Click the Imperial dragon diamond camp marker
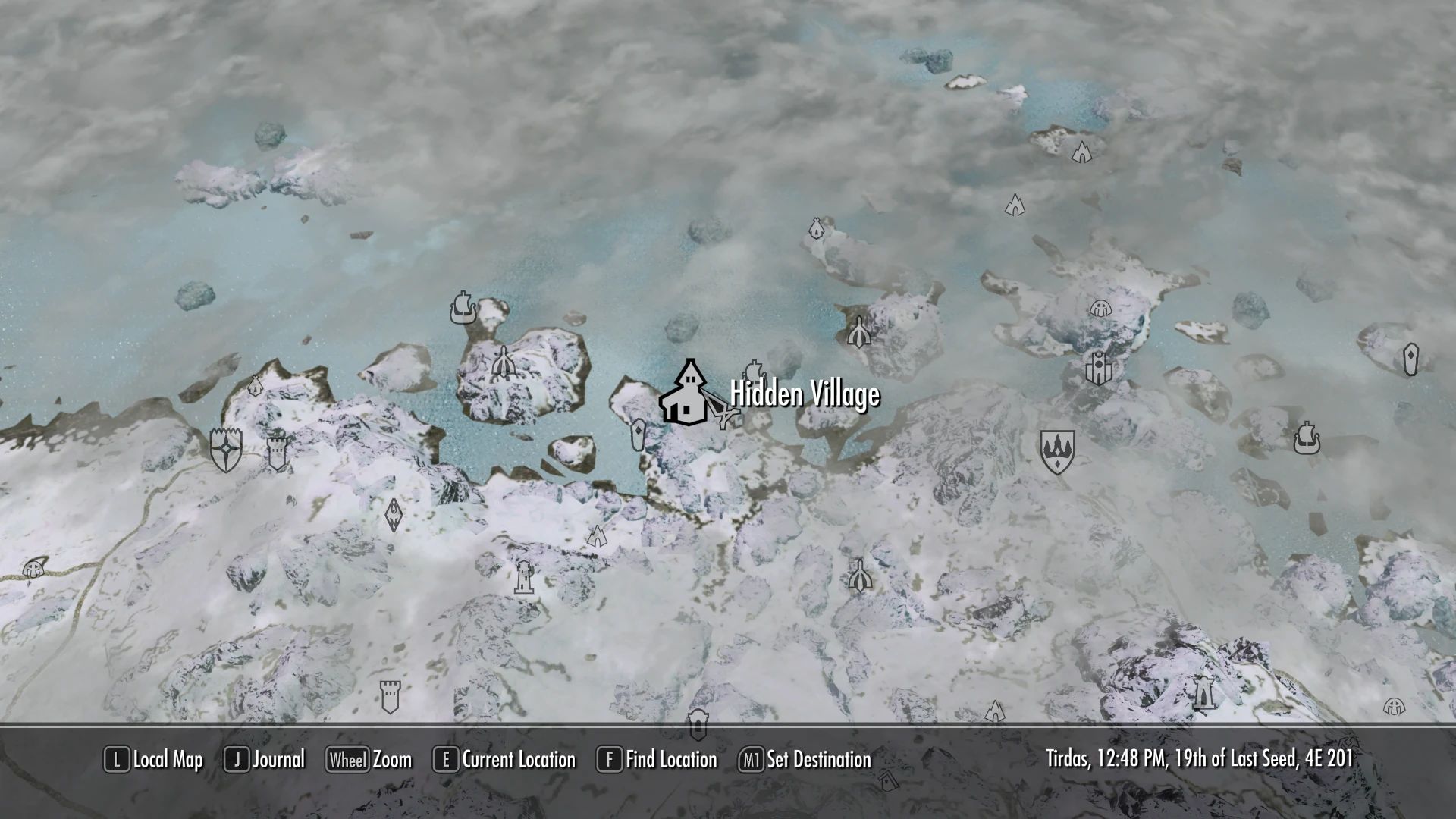1456x819 pixels. click(393, 514)
